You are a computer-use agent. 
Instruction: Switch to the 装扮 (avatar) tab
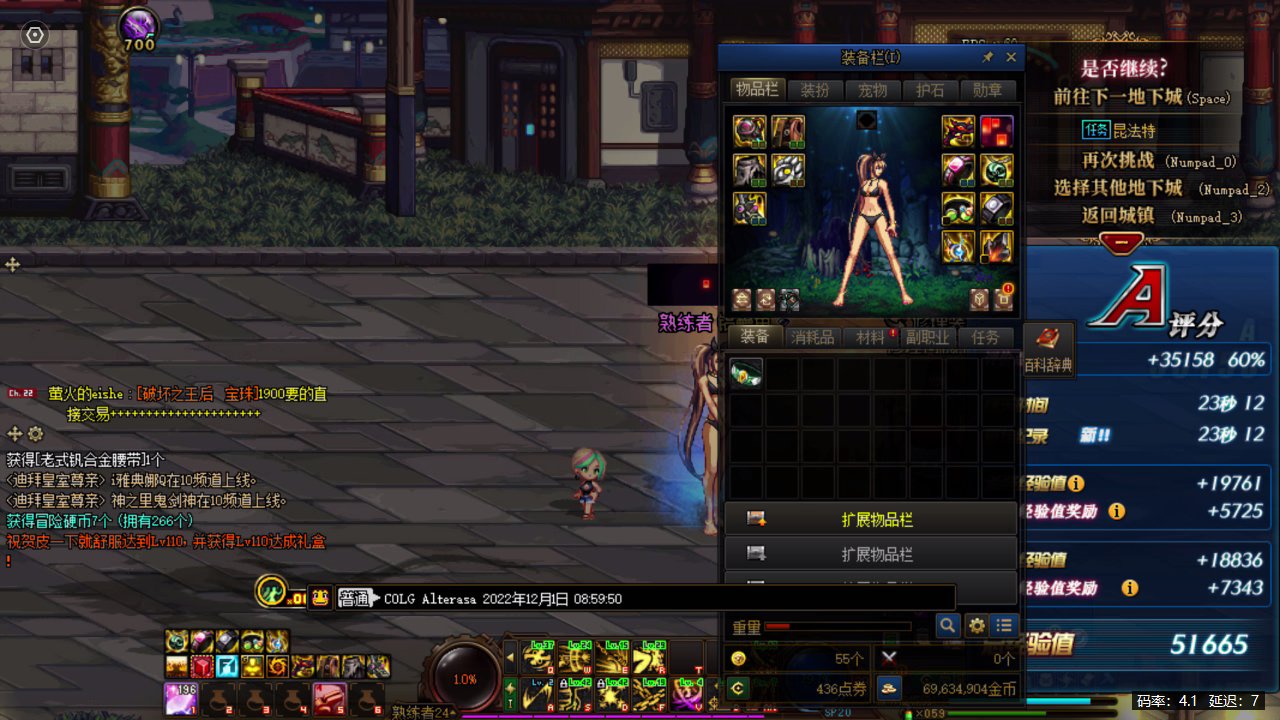[815, 90]
